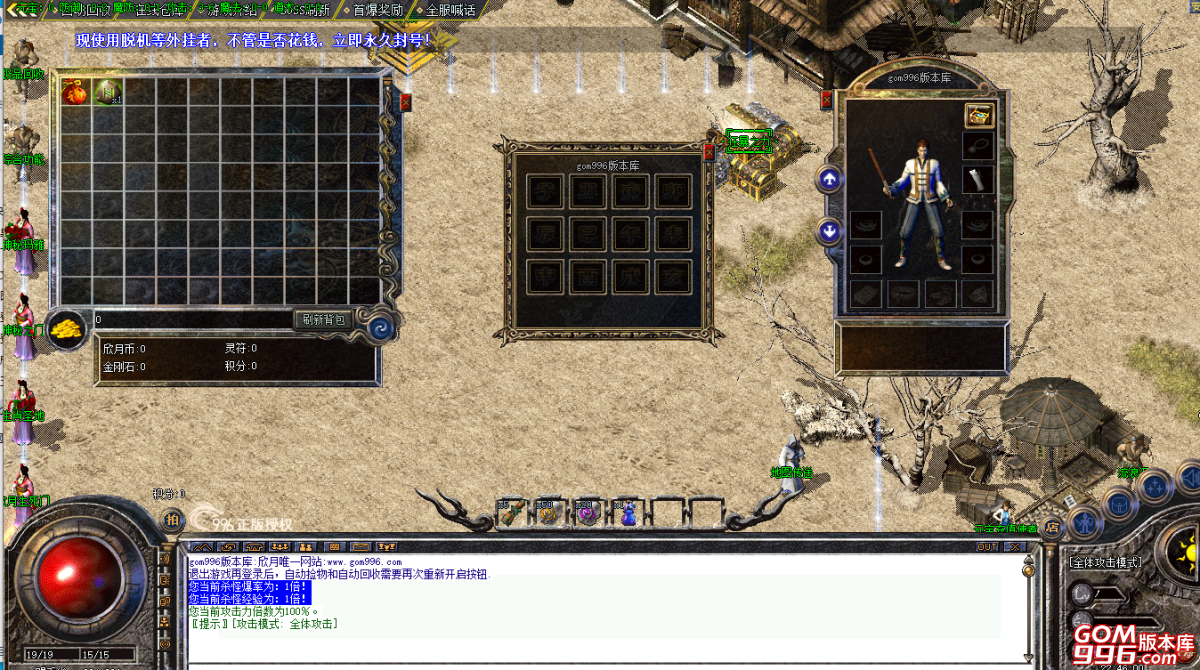Click the 刷新背包 refresh bag button
The image size is (1200, 670).
click(324, 320)
